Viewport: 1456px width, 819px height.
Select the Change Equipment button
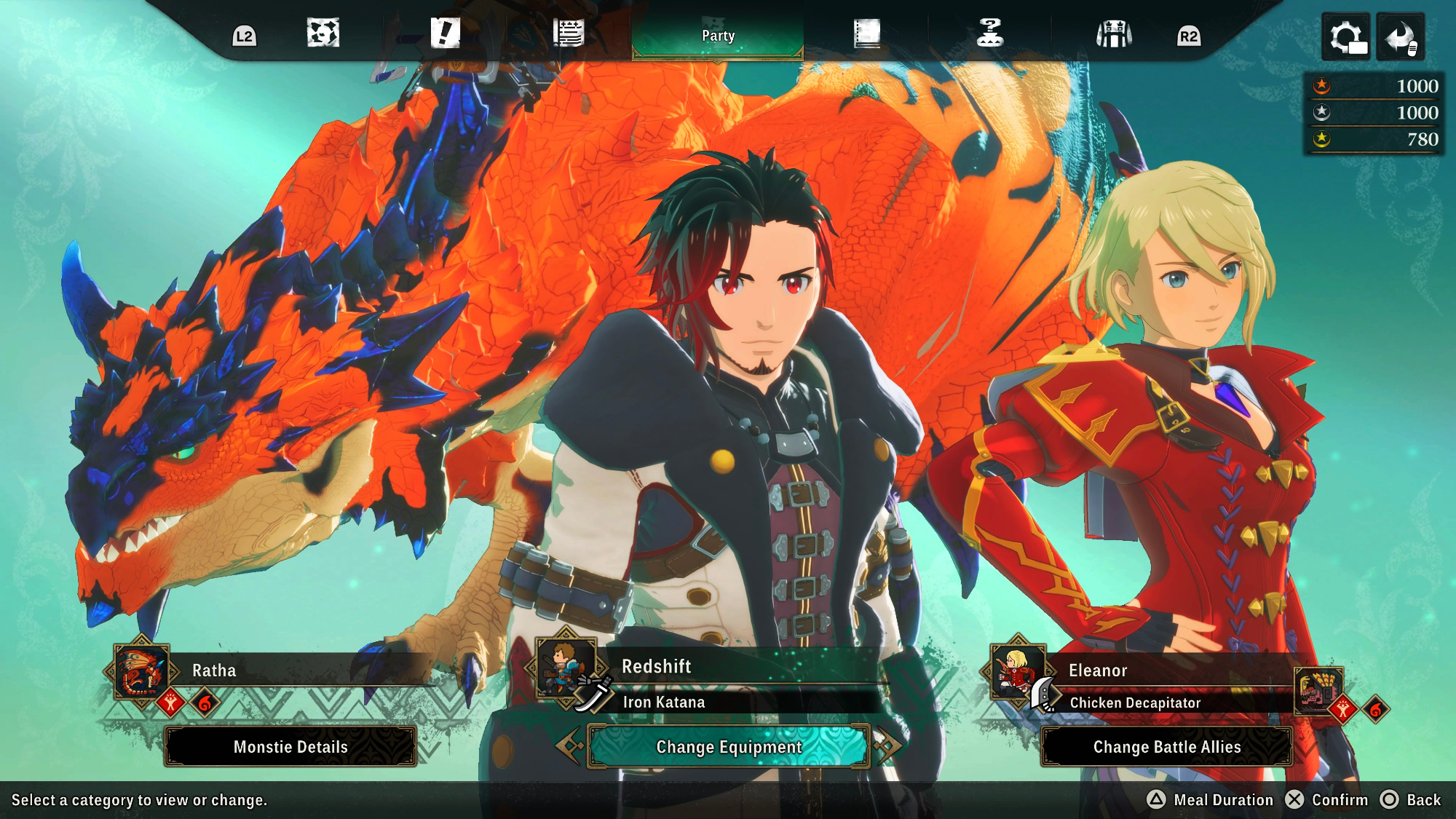click(x=729, y=747)
